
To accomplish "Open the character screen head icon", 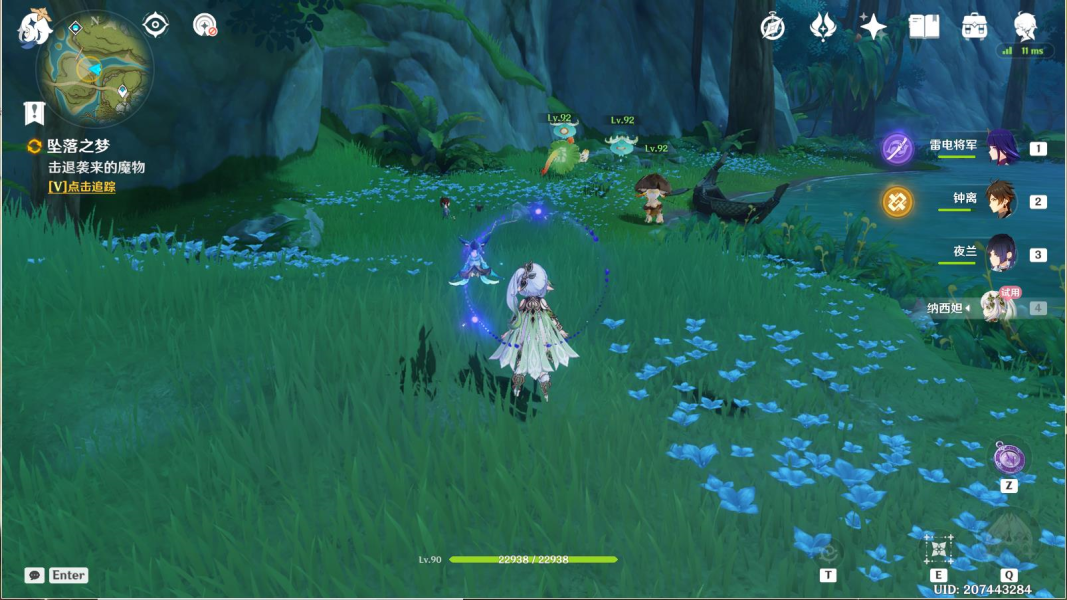I will 1025,27.
